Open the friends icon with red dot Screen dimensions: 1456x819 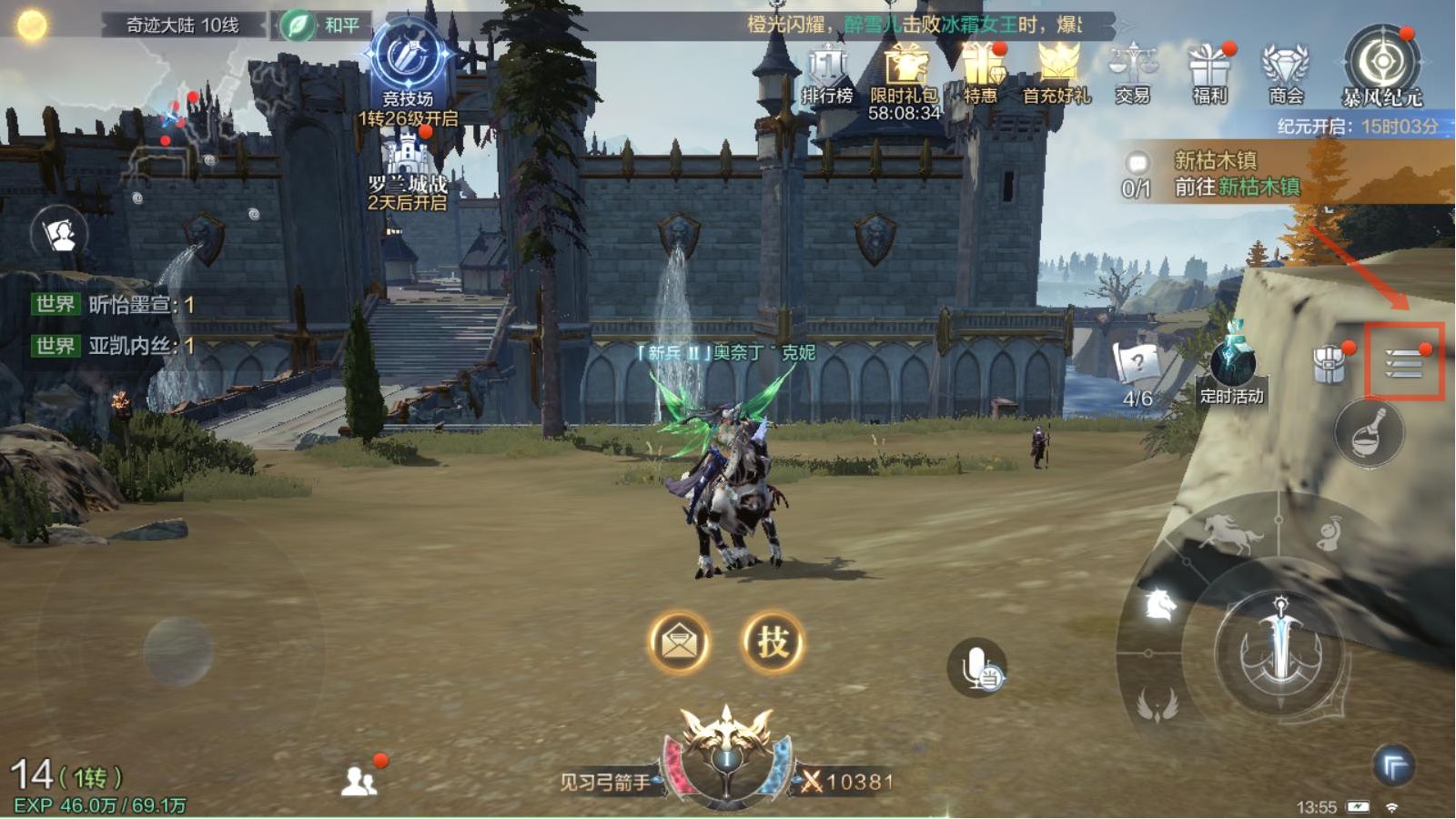[359, 780]
